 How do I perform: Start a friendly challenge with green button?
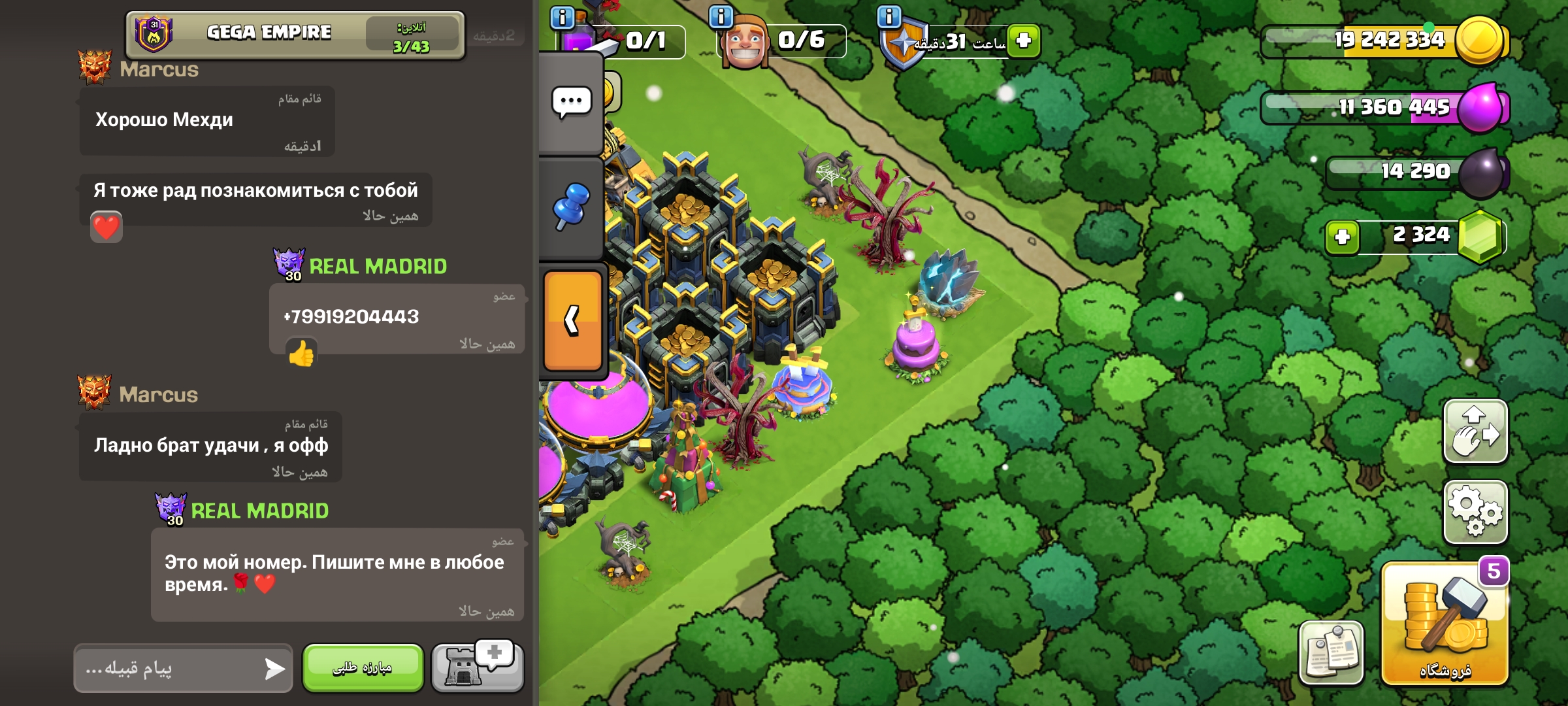pos(363,667)
